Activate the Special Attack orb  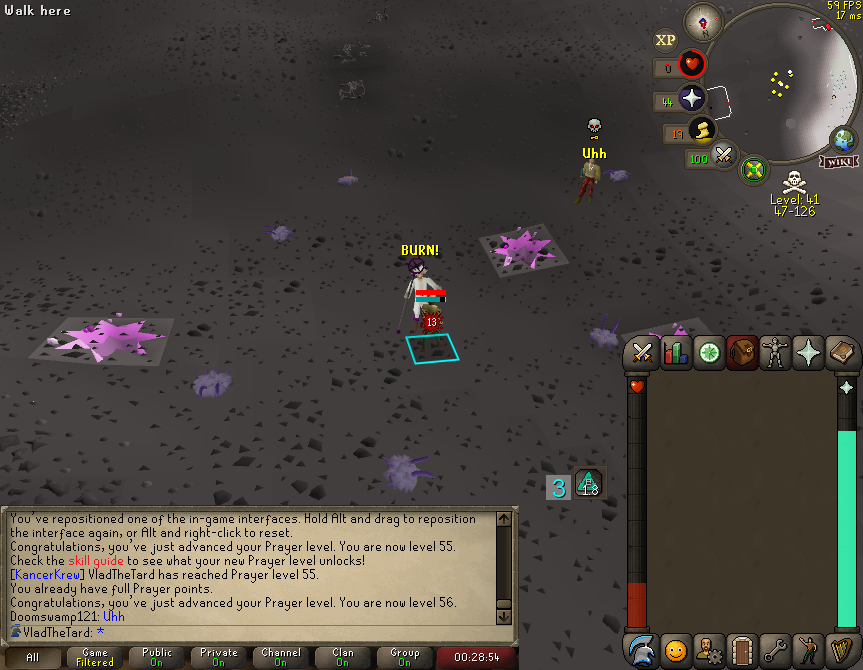point(724,157)
